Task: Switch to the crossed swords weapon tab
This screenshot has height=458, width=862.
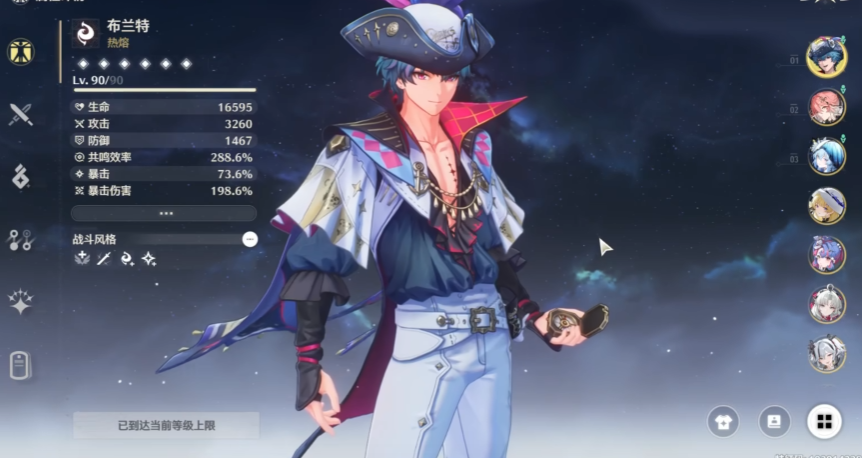Action: [21, 114]
